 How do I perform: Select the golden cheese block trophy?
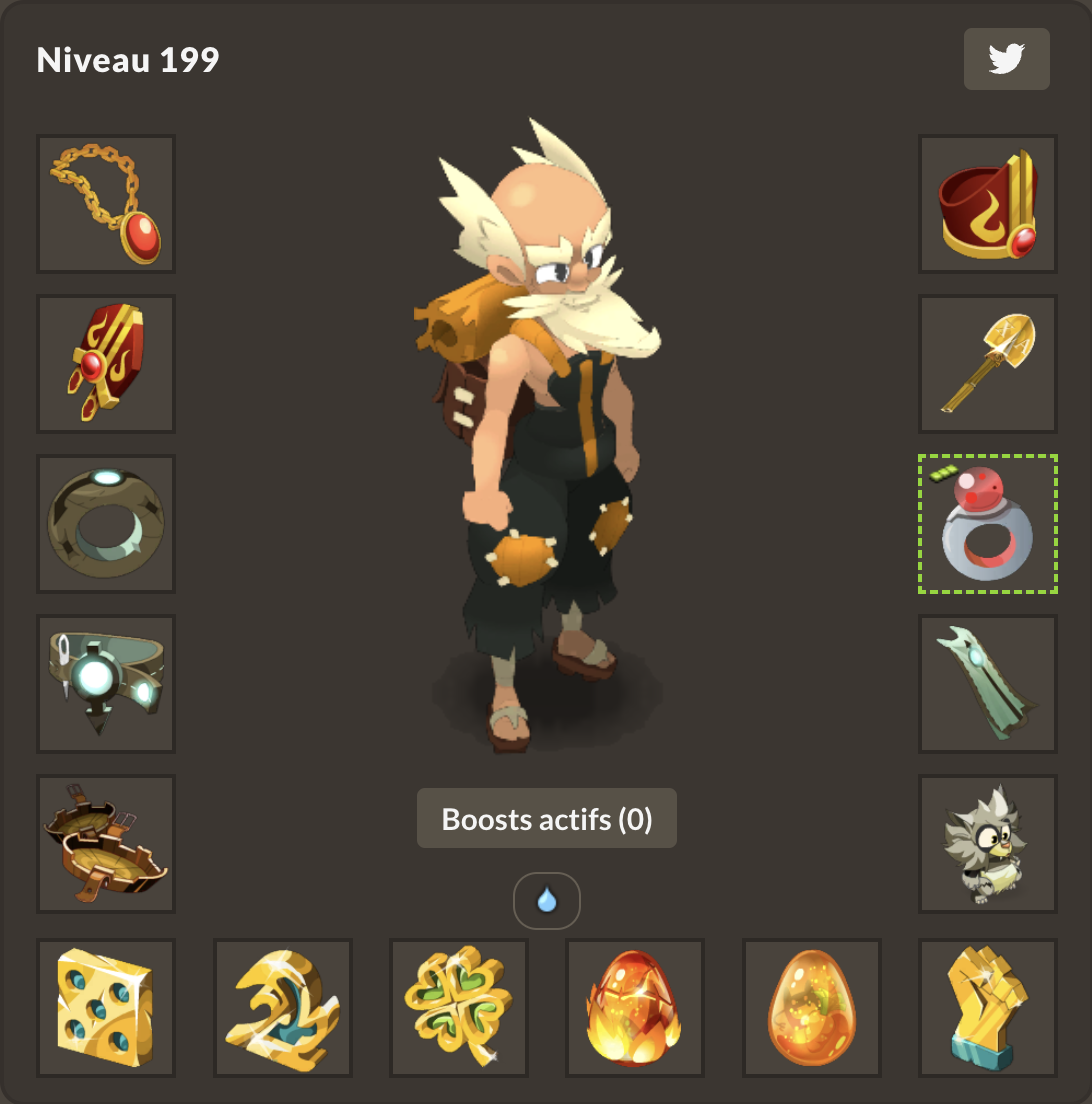pos(106,1008)
